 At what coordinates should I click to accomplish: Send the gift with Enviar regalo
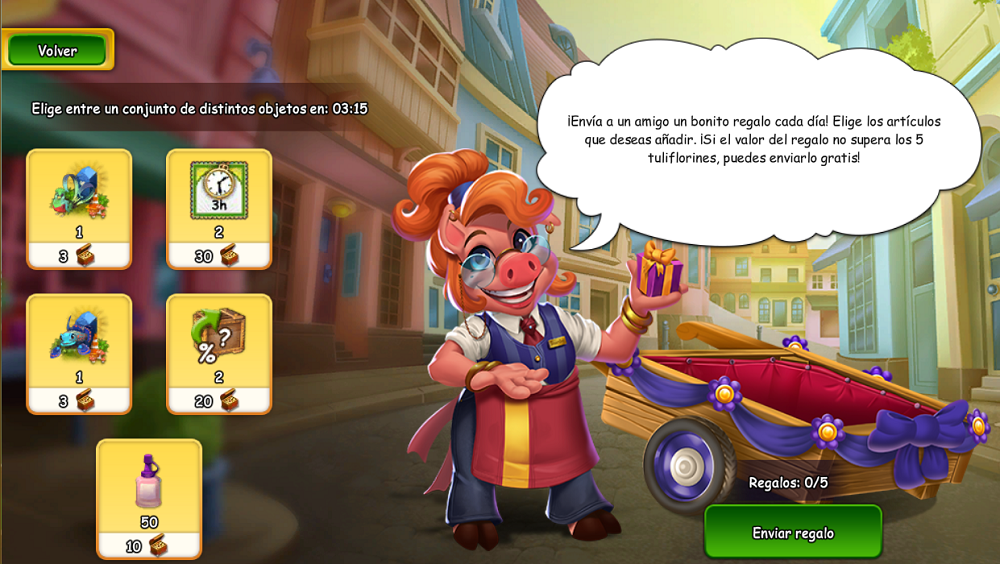point(793,532)
